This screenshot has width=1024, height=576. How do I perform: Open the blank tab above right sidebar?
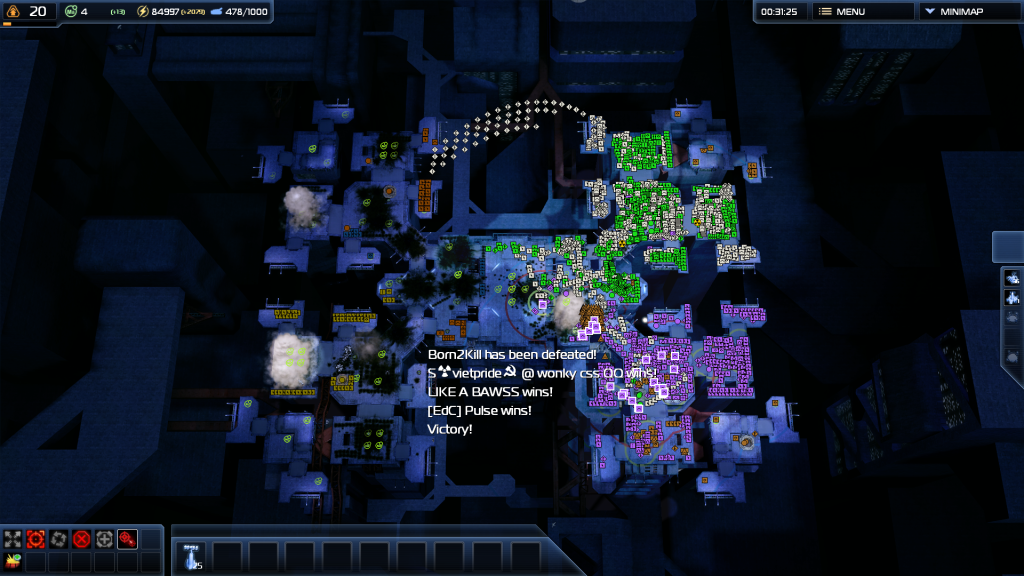click(x=1009, y=246)
